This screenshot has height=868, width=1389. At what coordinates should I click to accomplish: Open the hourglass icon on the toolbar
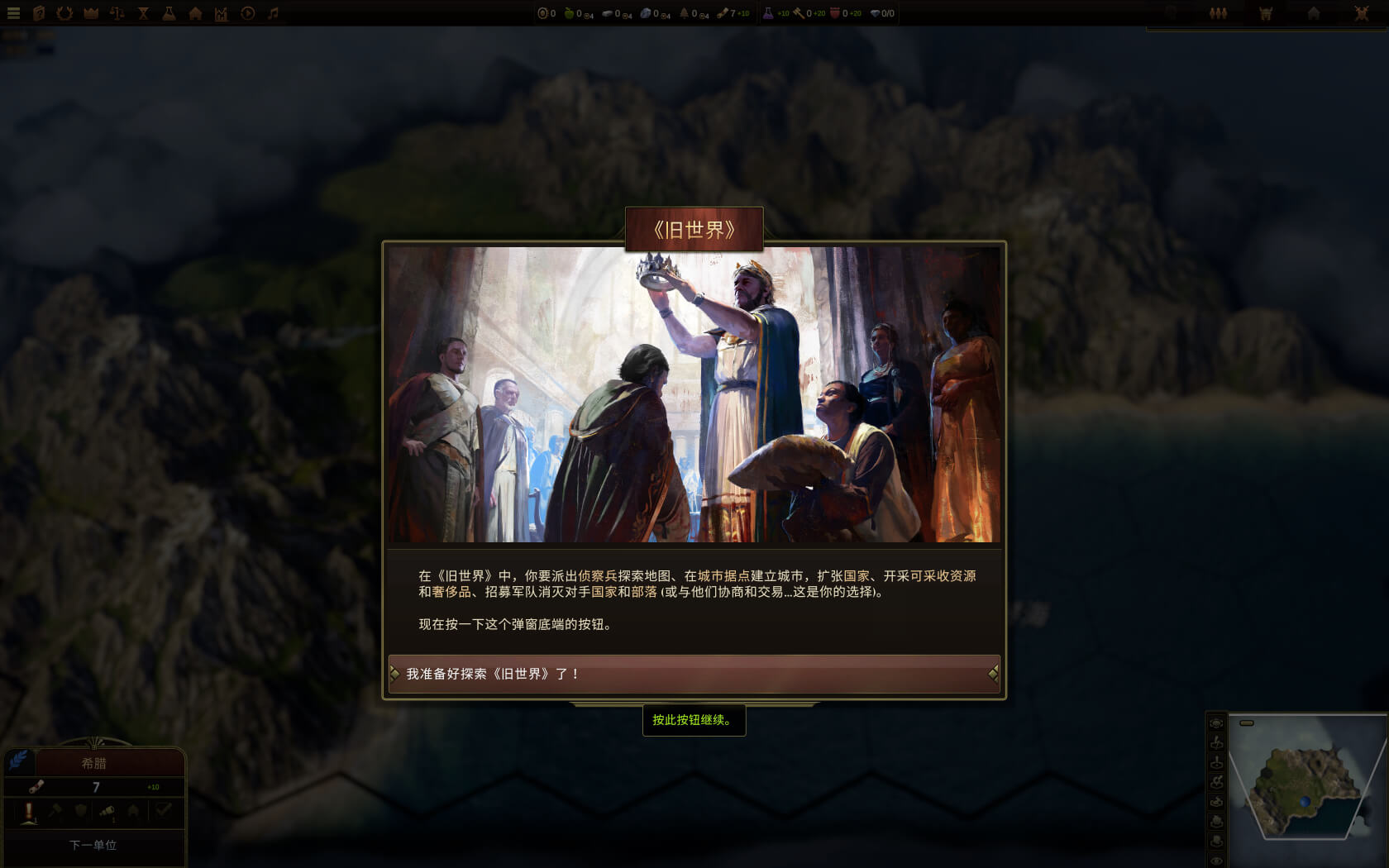(142, 13)
